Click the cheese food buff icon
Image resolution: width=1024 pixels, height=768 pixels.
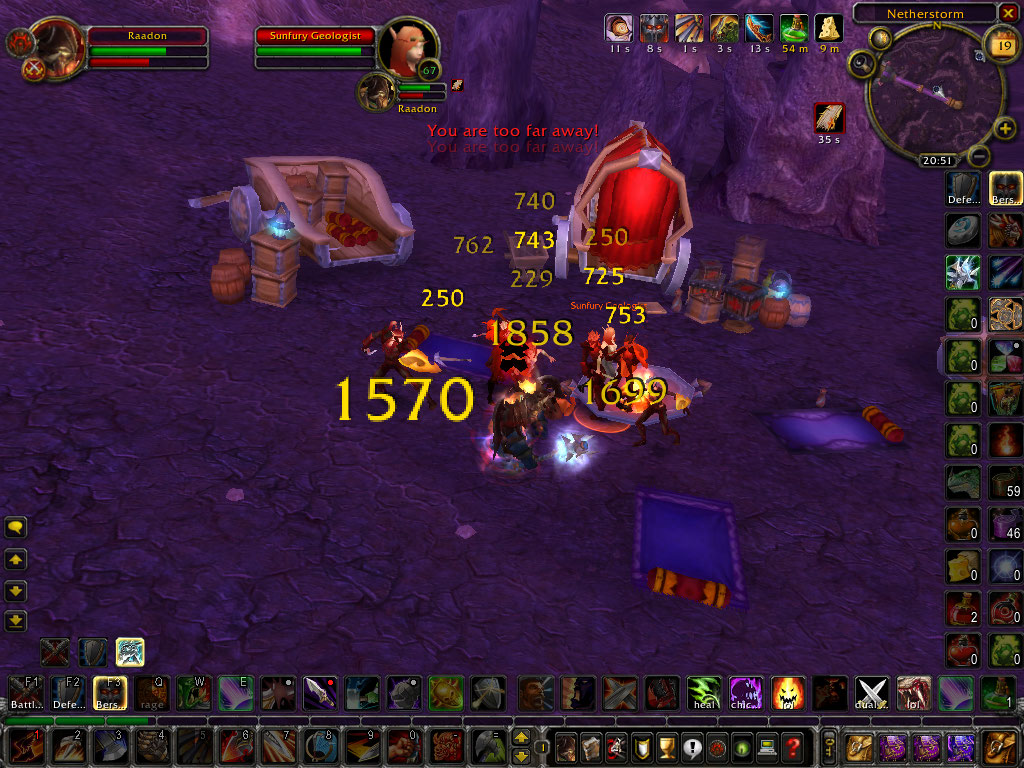point(828,28)
